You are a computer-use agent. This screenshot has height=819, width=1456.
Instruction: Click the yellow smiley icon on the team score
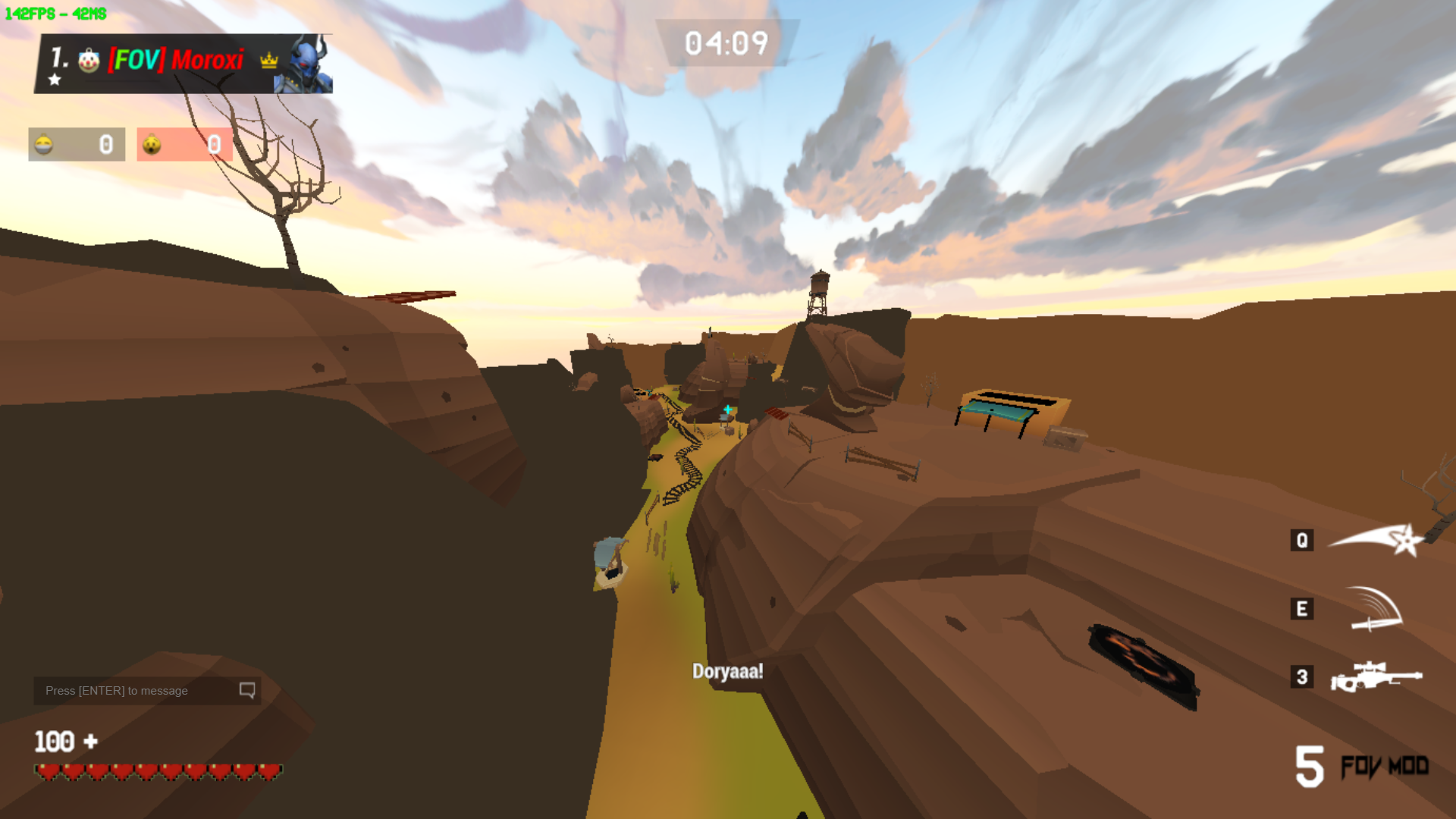[43, 144]
